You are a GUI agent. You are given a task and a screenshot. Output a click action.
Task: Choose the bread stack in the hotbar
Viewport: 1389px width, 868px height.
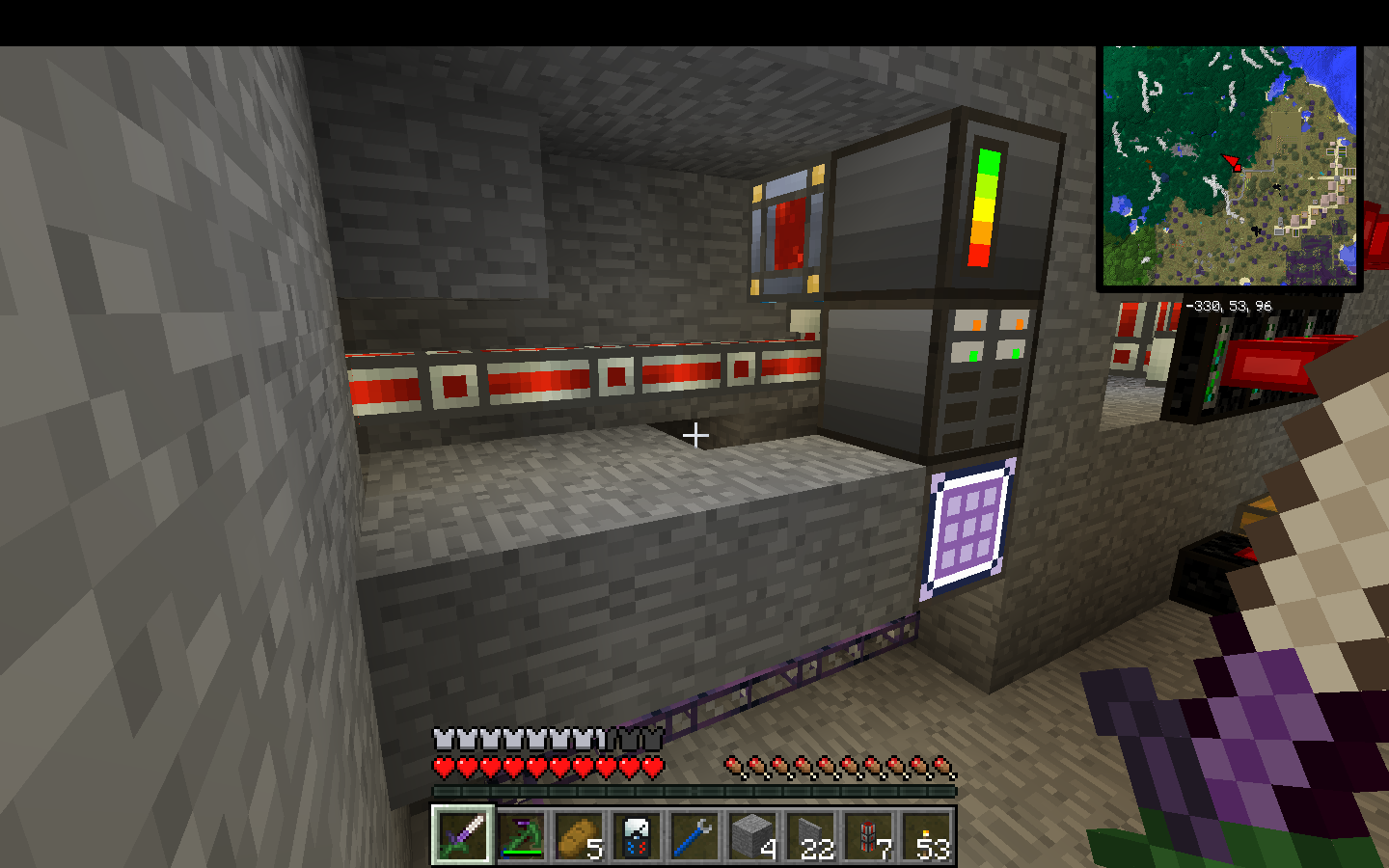click(x=579, y=834)
